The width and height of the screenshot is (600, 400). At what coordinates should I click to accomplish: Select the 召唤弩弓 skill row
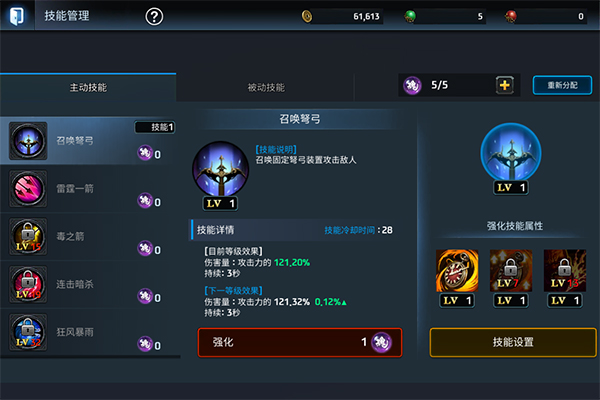90,141
